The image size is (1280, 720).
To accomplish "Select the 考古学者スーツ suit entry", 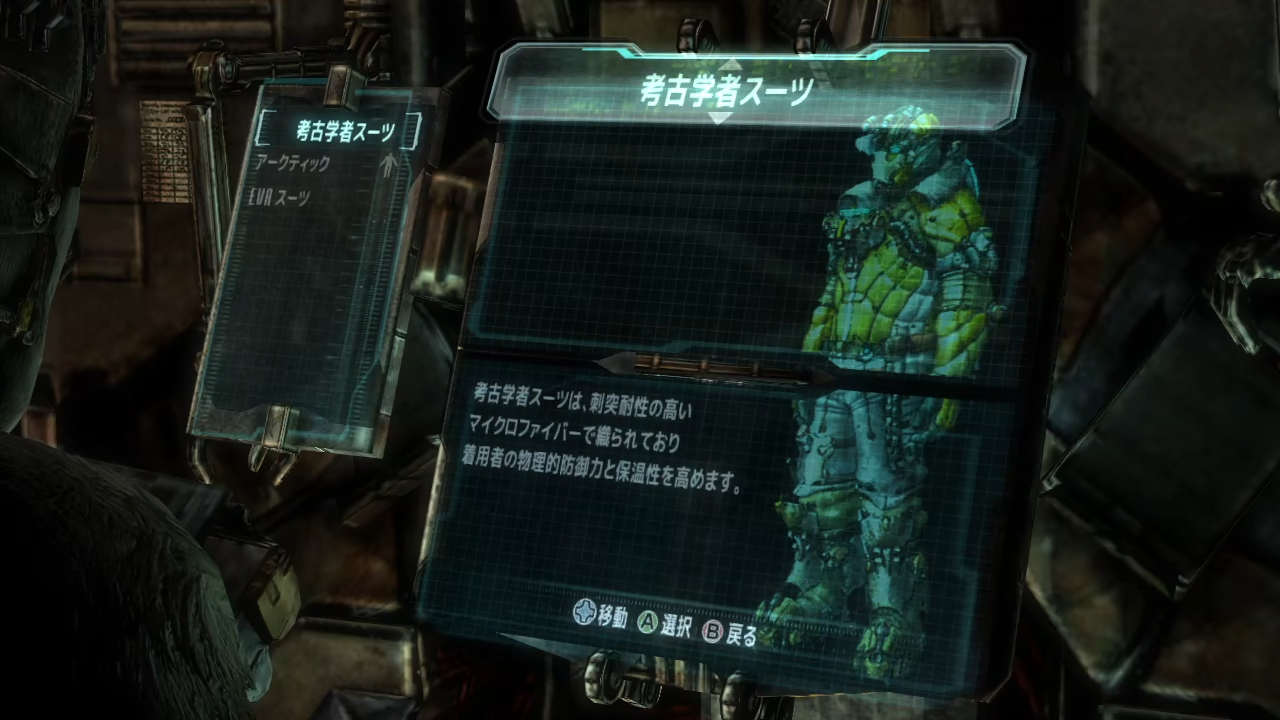I will click(345, 130).
